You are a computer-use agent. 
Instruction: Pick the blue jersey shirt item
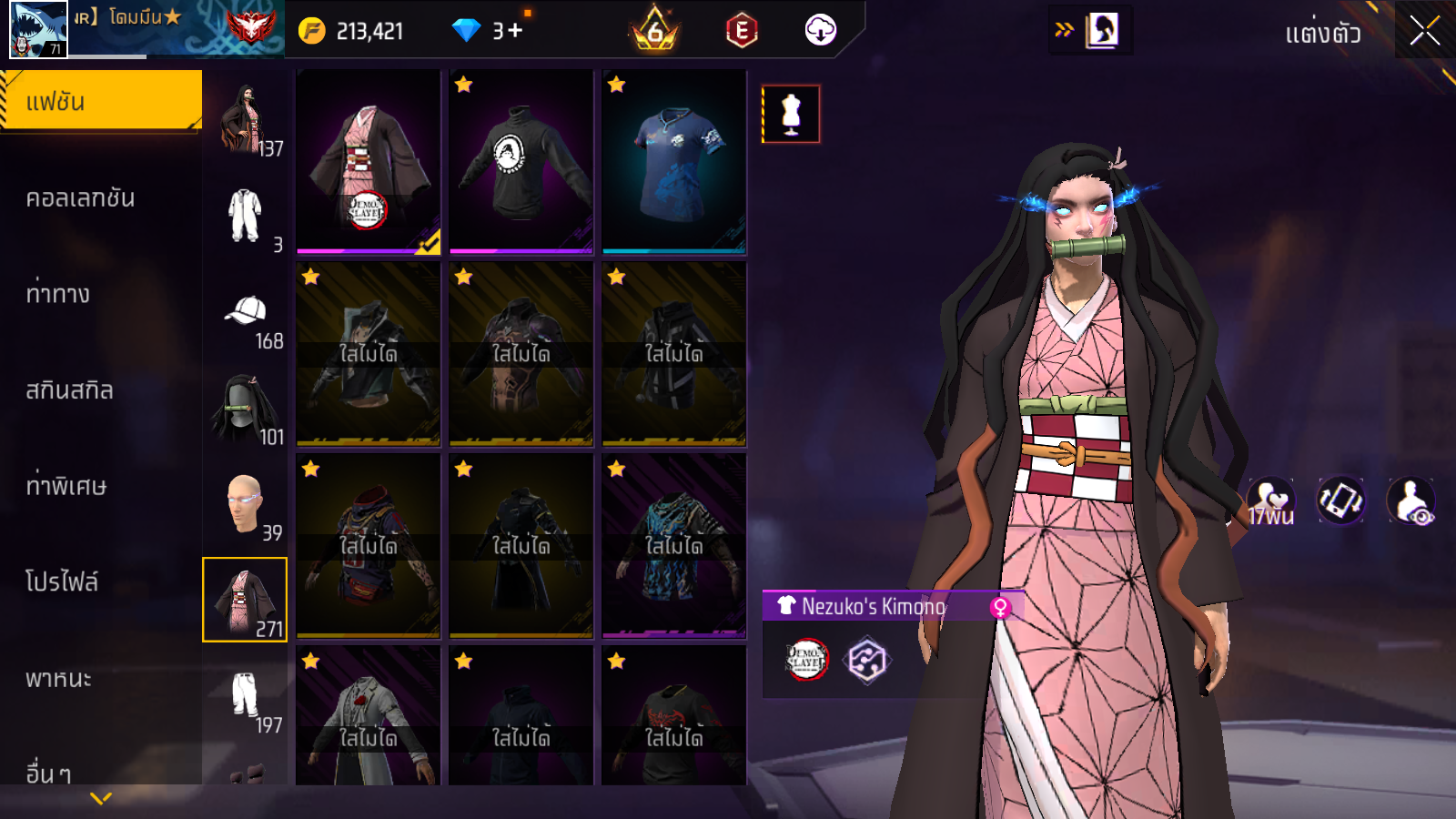pos(674,162)
